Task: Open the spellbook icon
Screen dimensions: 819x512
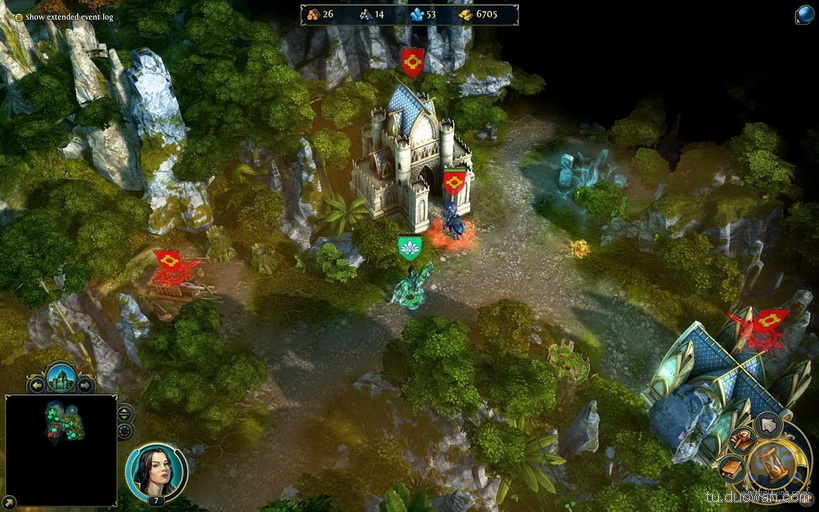Action: tap(731, 467)
